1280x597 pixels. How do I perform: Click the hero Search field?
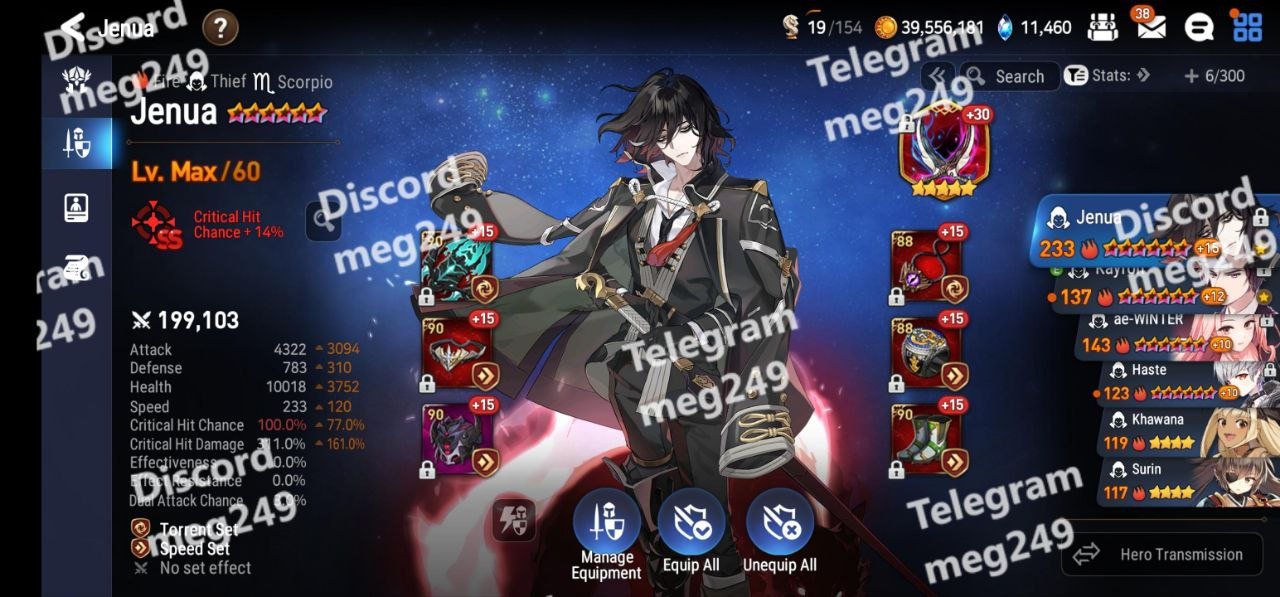[x=1008, y=76]
